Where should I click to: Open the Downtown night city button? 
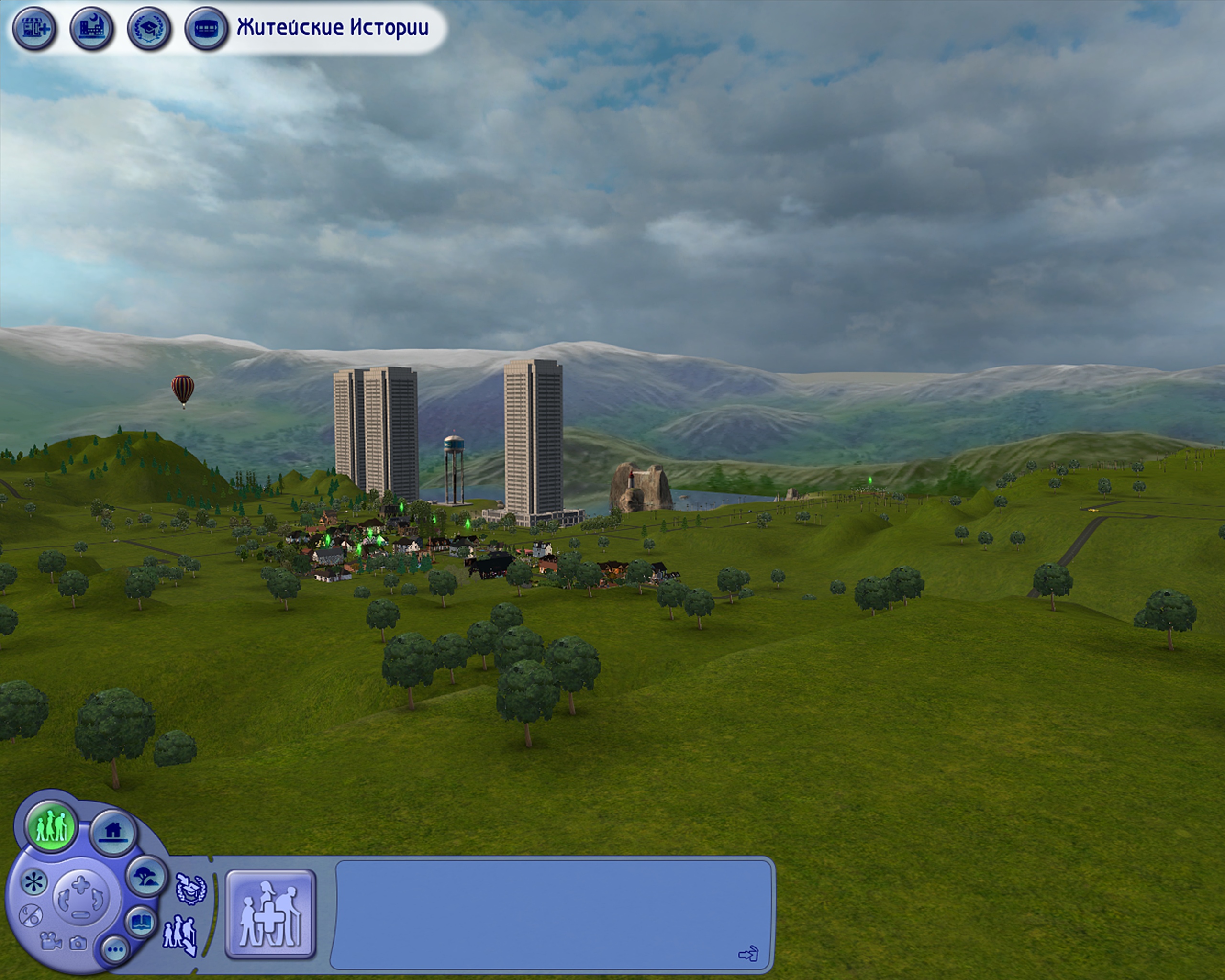[x=92, y=27]
